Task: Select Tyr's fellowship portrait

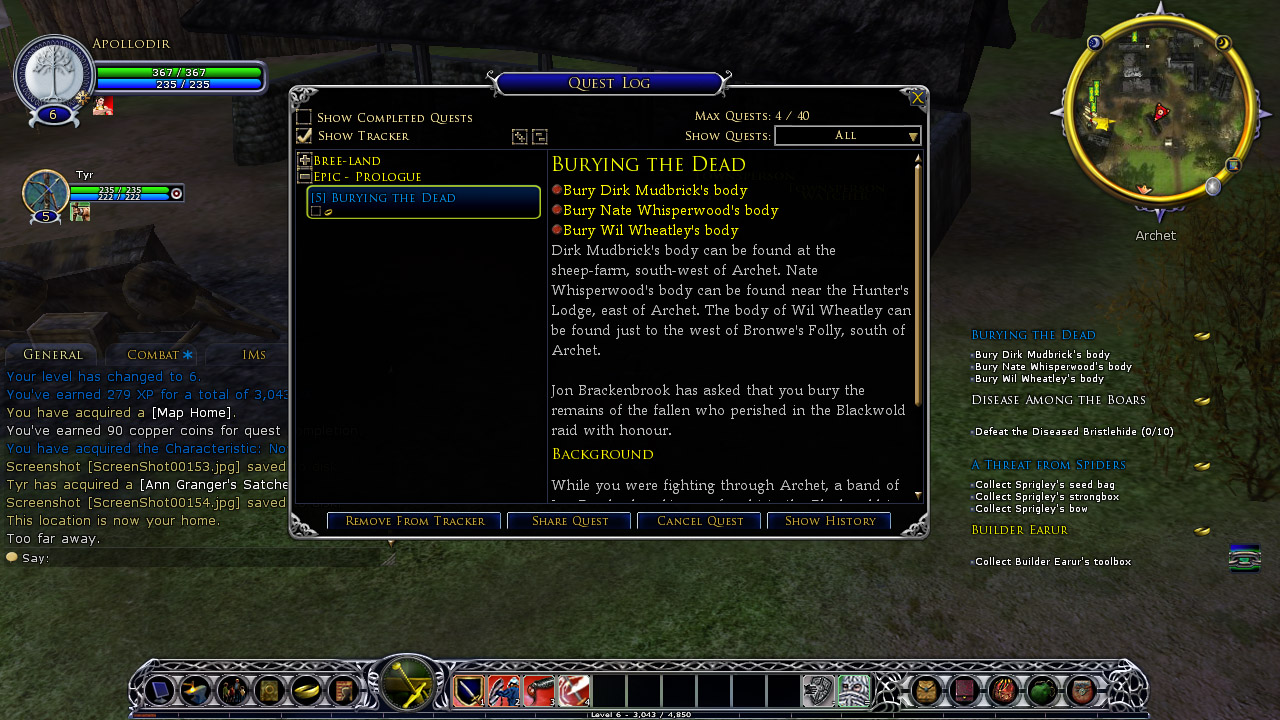Action: (46, 193)
